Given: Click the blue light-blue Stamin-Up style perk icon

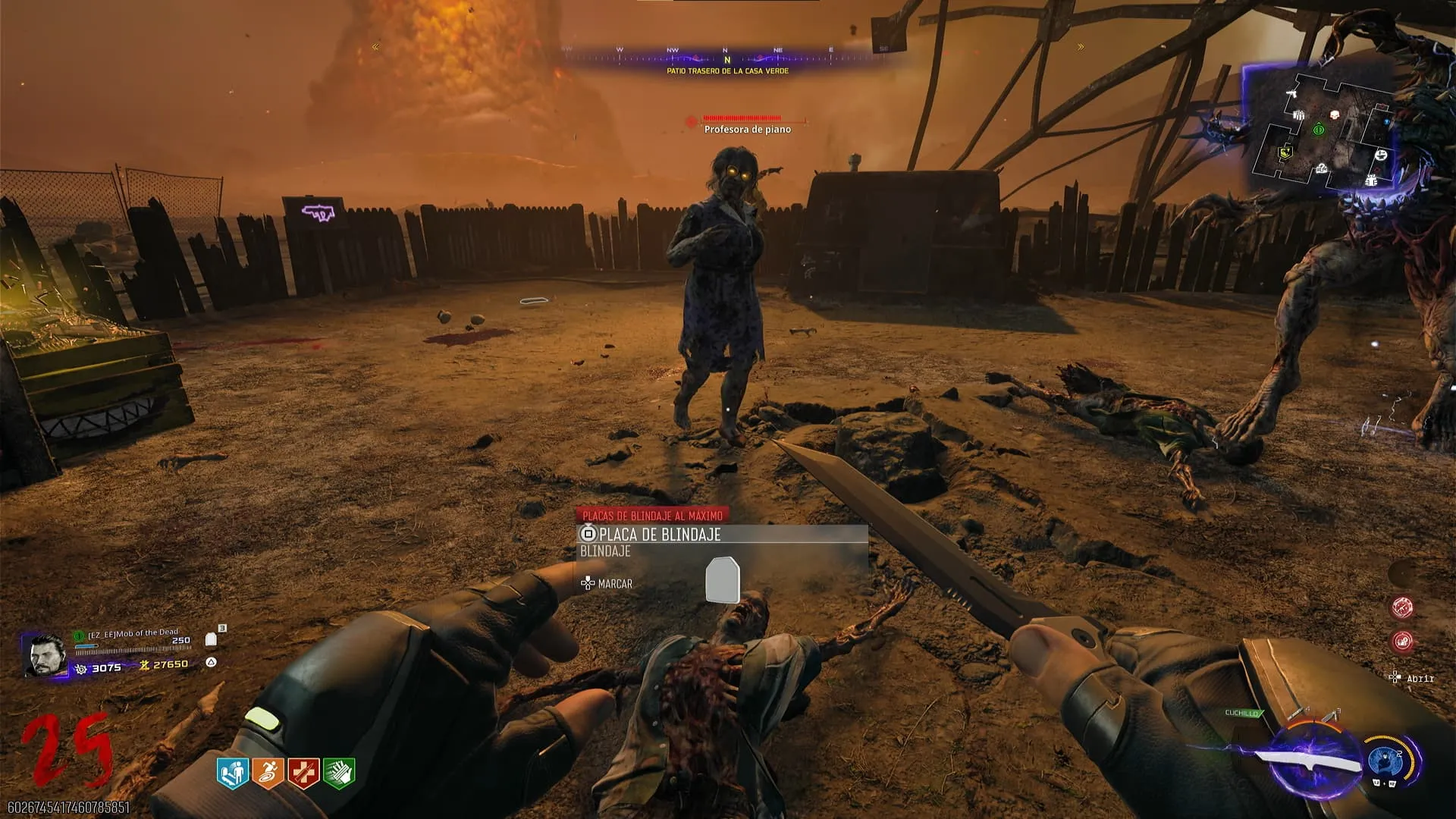Looking at the screenshot, I should click(233, 773).
